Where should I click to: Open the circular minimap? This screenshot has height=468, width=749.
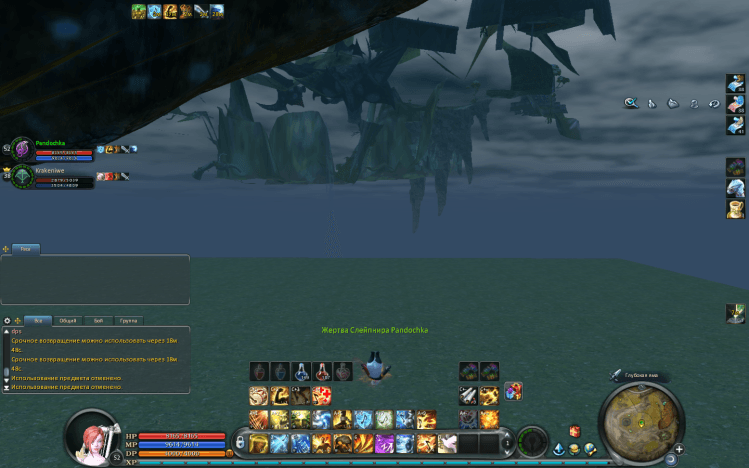click(x=639, y=420)
